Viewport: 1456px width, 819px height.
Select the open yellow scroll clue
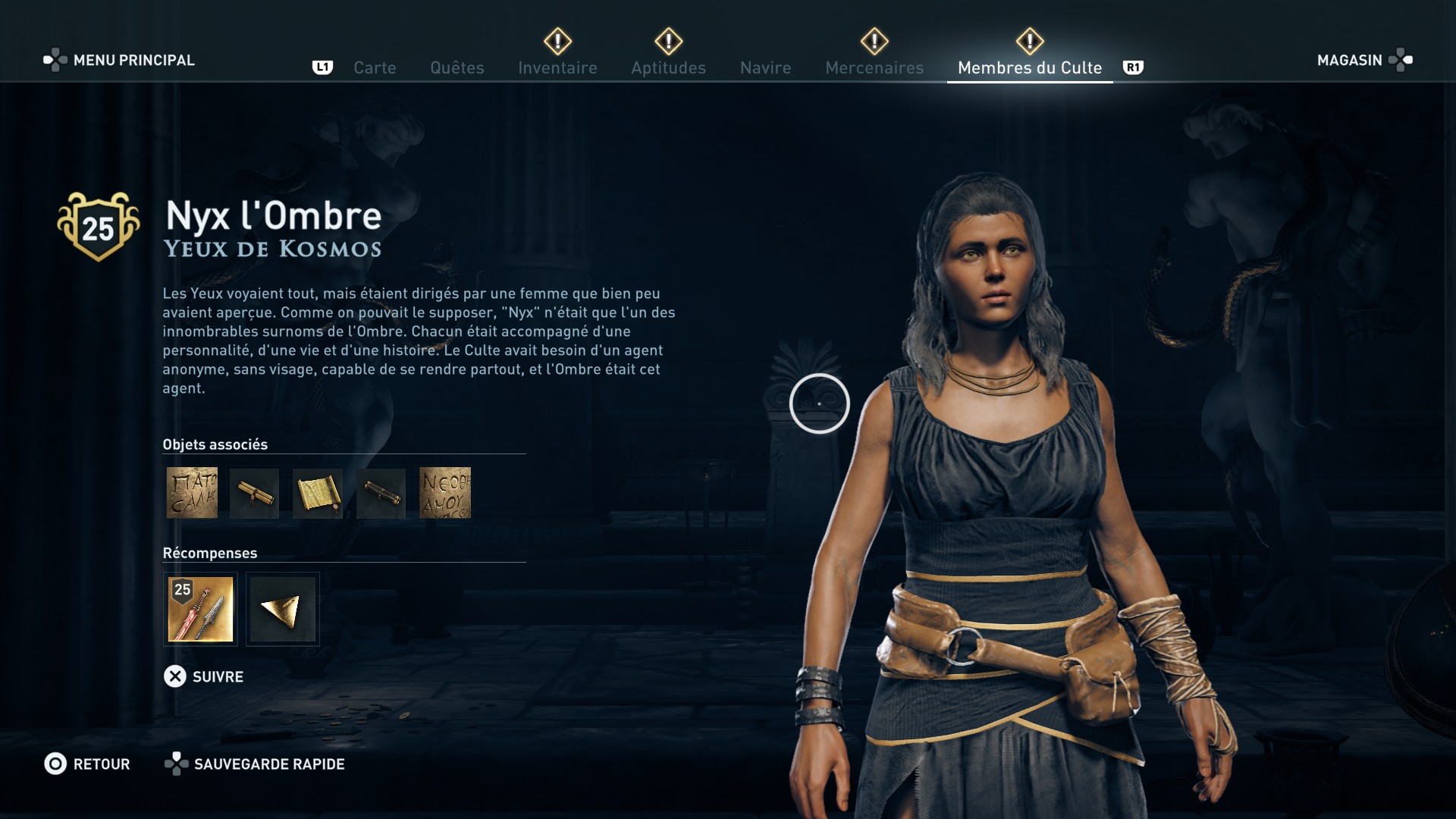318,493
